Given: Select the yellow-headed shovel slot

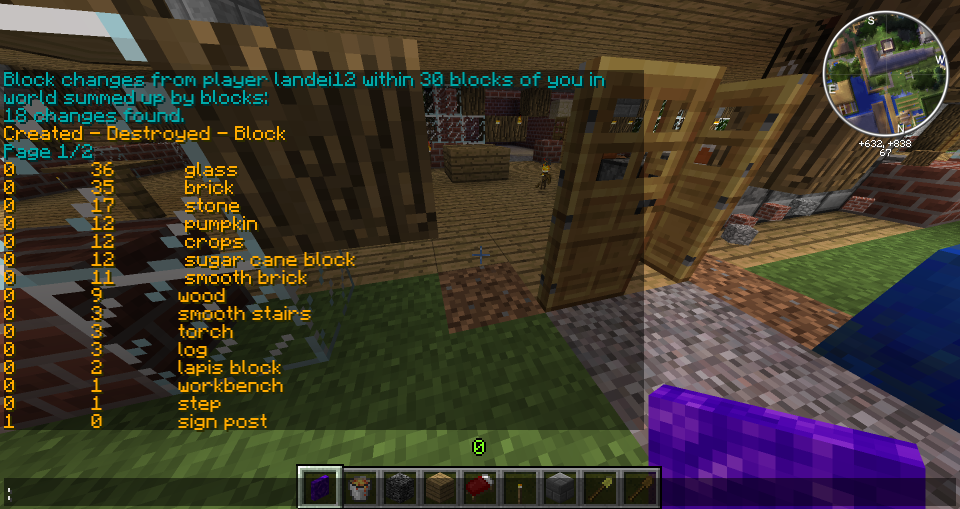Looking at the screenshot, I should pos(598,488).
